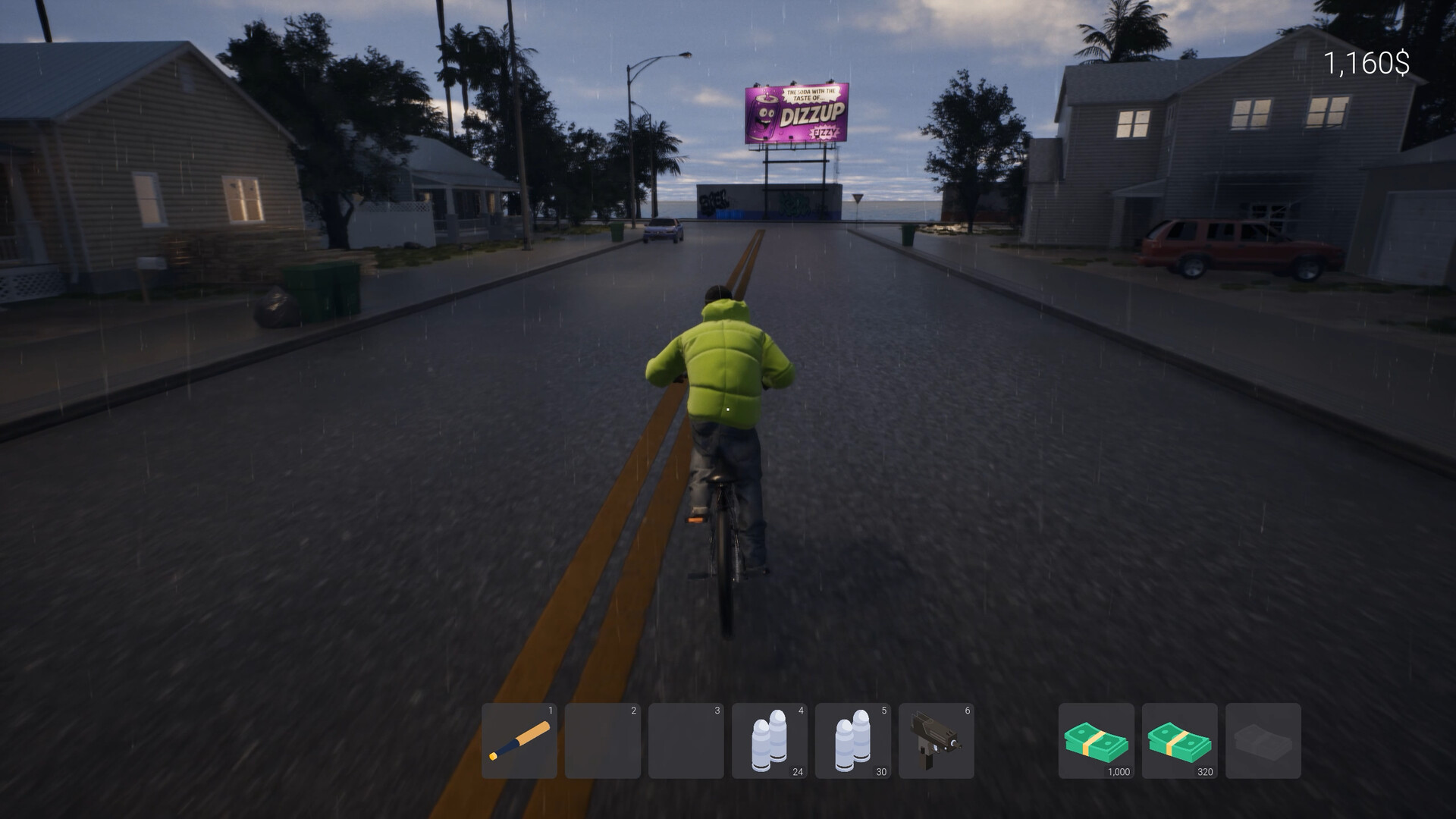The width and height of the screenshot is (1456, 819).
Task: Select empty hotbar slot 3
Action: (686, 740)
